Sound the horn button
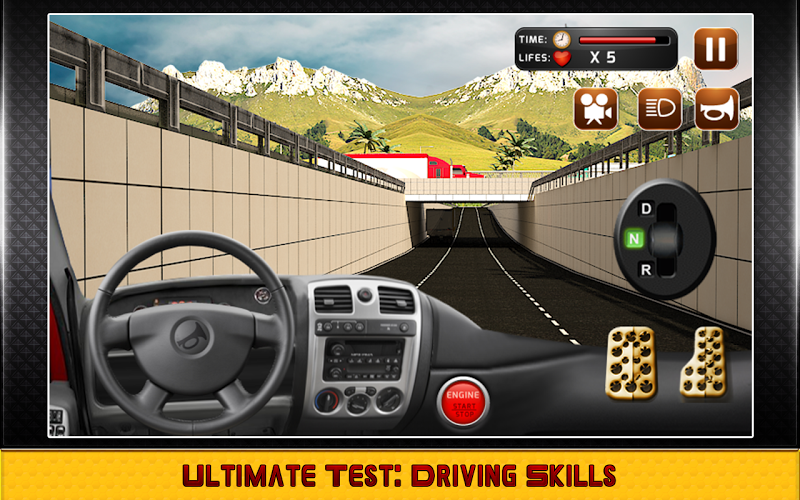This screenshot has width=800, height=500. click(717, 109)
